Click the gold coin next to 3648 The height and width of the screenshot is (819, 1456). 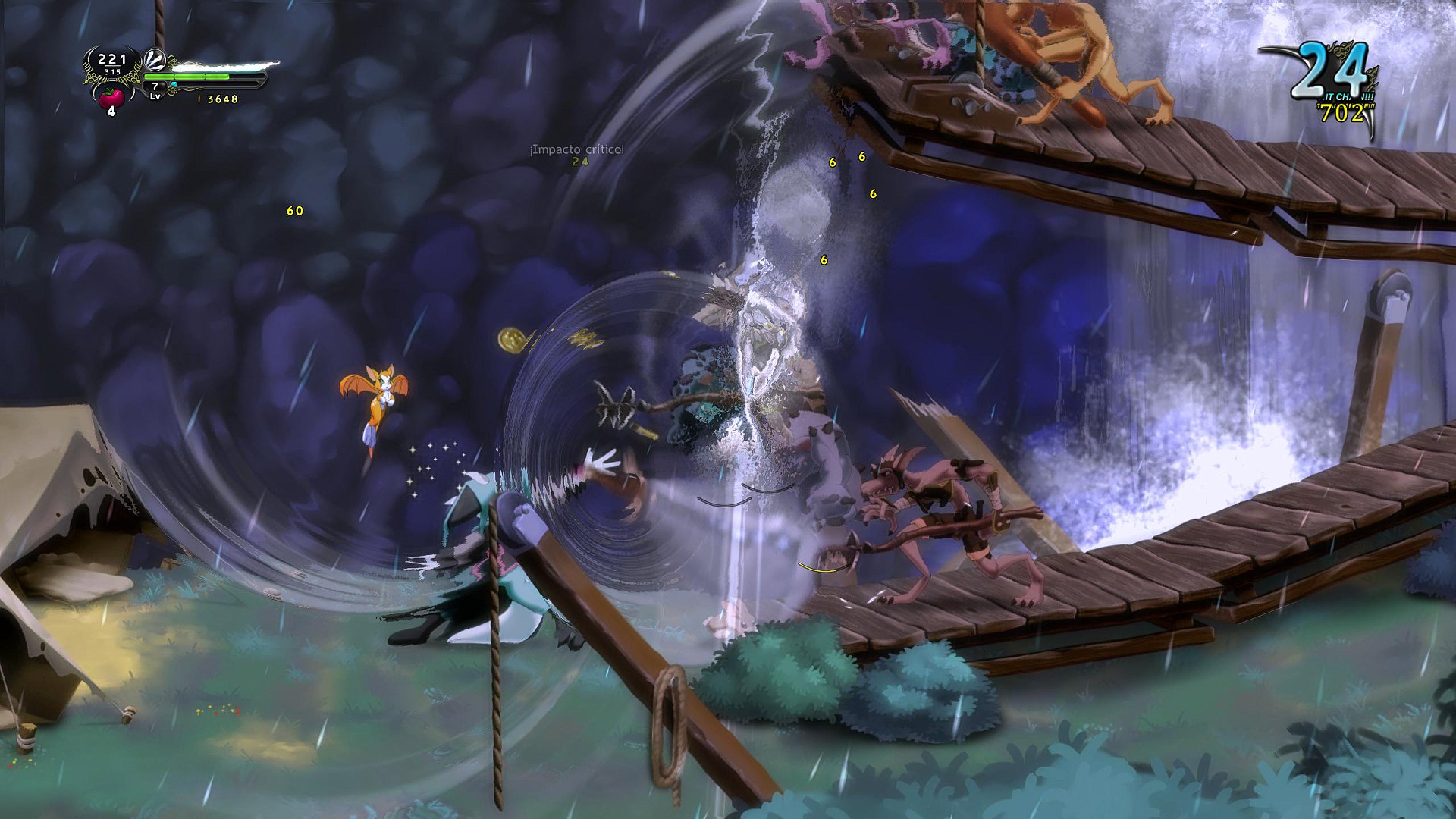199,99
